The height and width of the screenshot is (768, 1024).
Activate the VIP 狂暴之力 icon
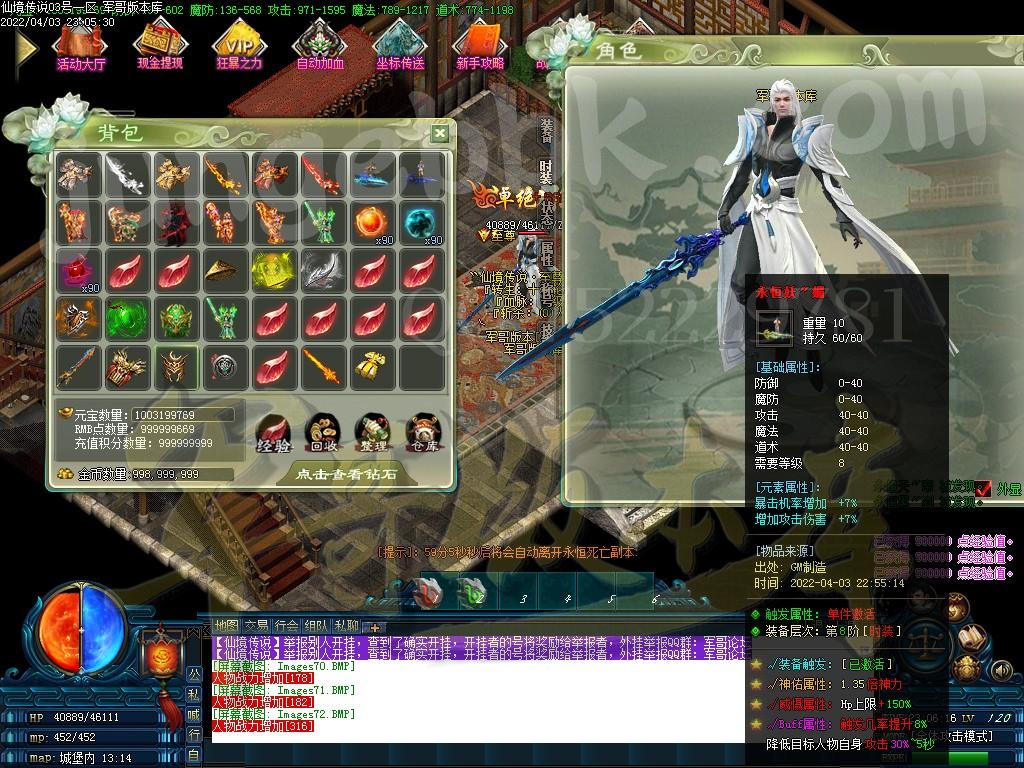pos(239,47)
